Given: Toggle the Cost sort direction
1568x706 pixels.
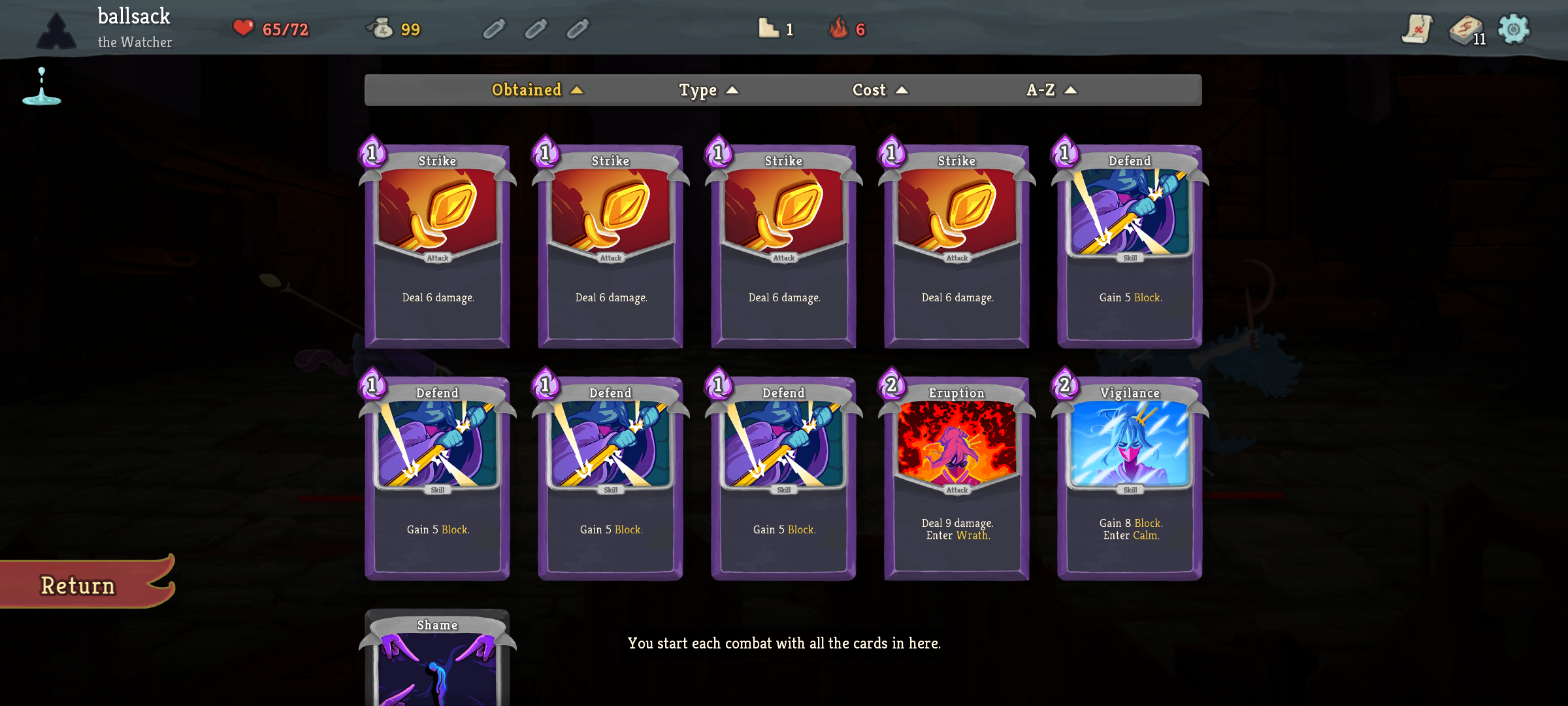Looking at the screenshot, I should click(x=903, y=90).
